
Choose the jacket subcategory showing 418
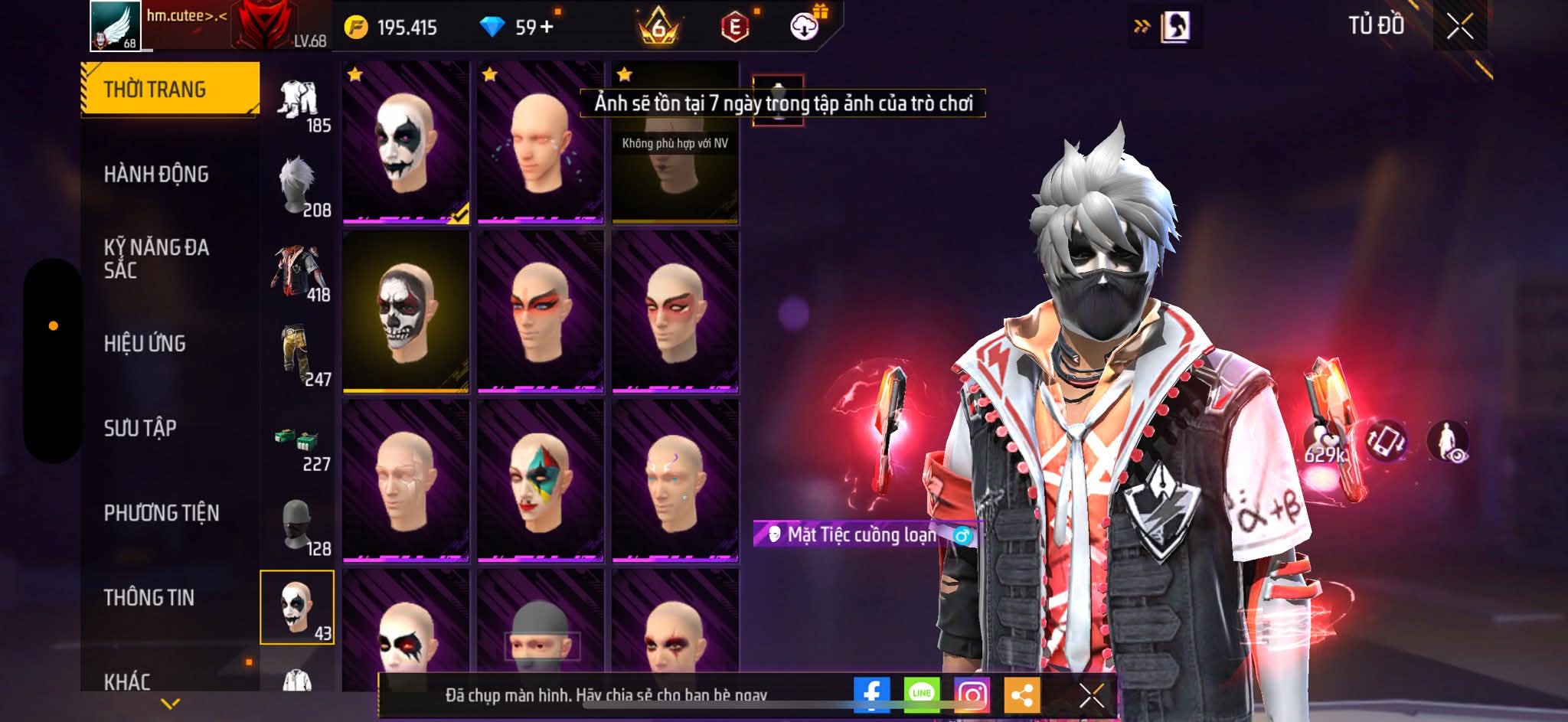(x=299, y=273)
